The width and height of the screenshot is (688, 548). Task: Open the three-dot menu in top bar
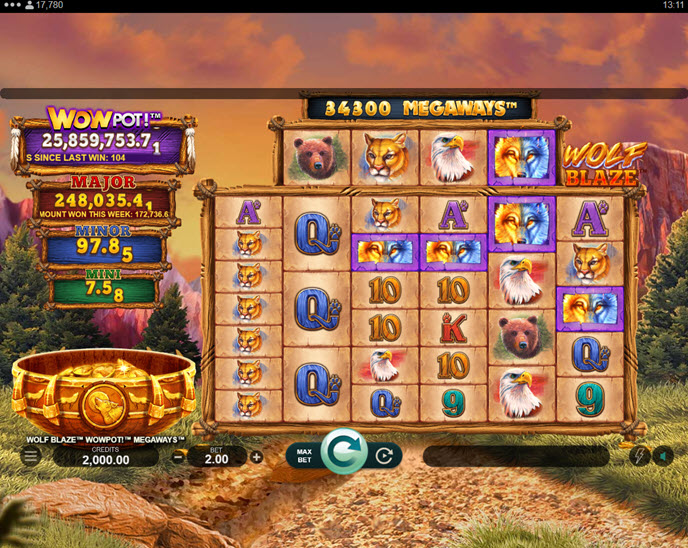tap(14, 6)
